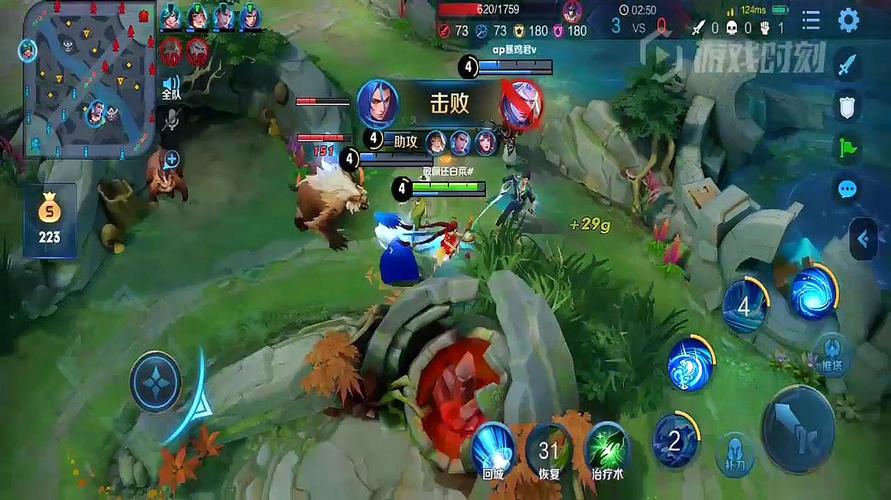The height and width of the screenshot is (500, 891).
Task: Activate the 回城 recall ability
Action: click(492, 446)
